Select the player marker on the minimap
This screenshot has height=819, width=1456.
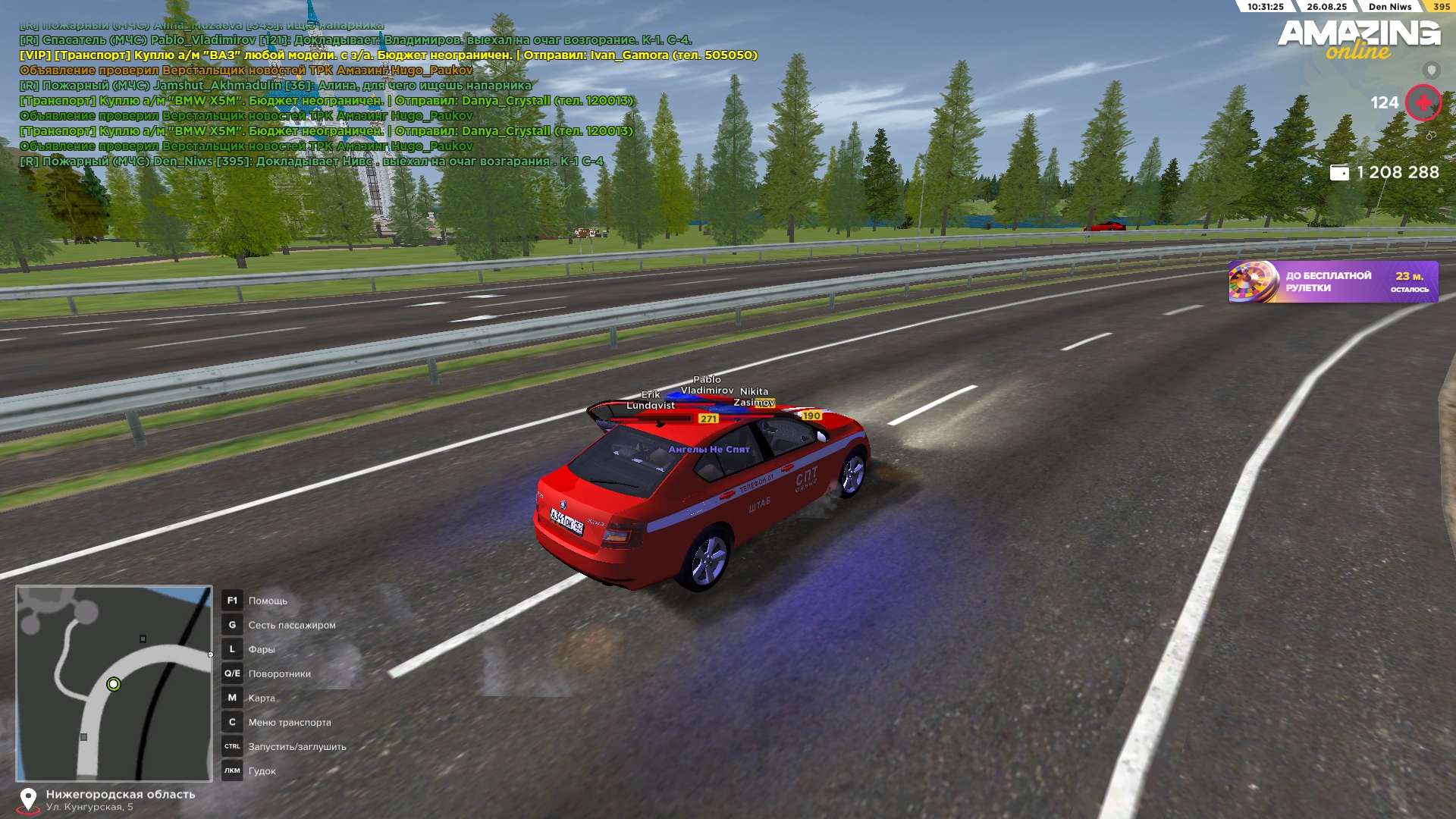[114, 685]
